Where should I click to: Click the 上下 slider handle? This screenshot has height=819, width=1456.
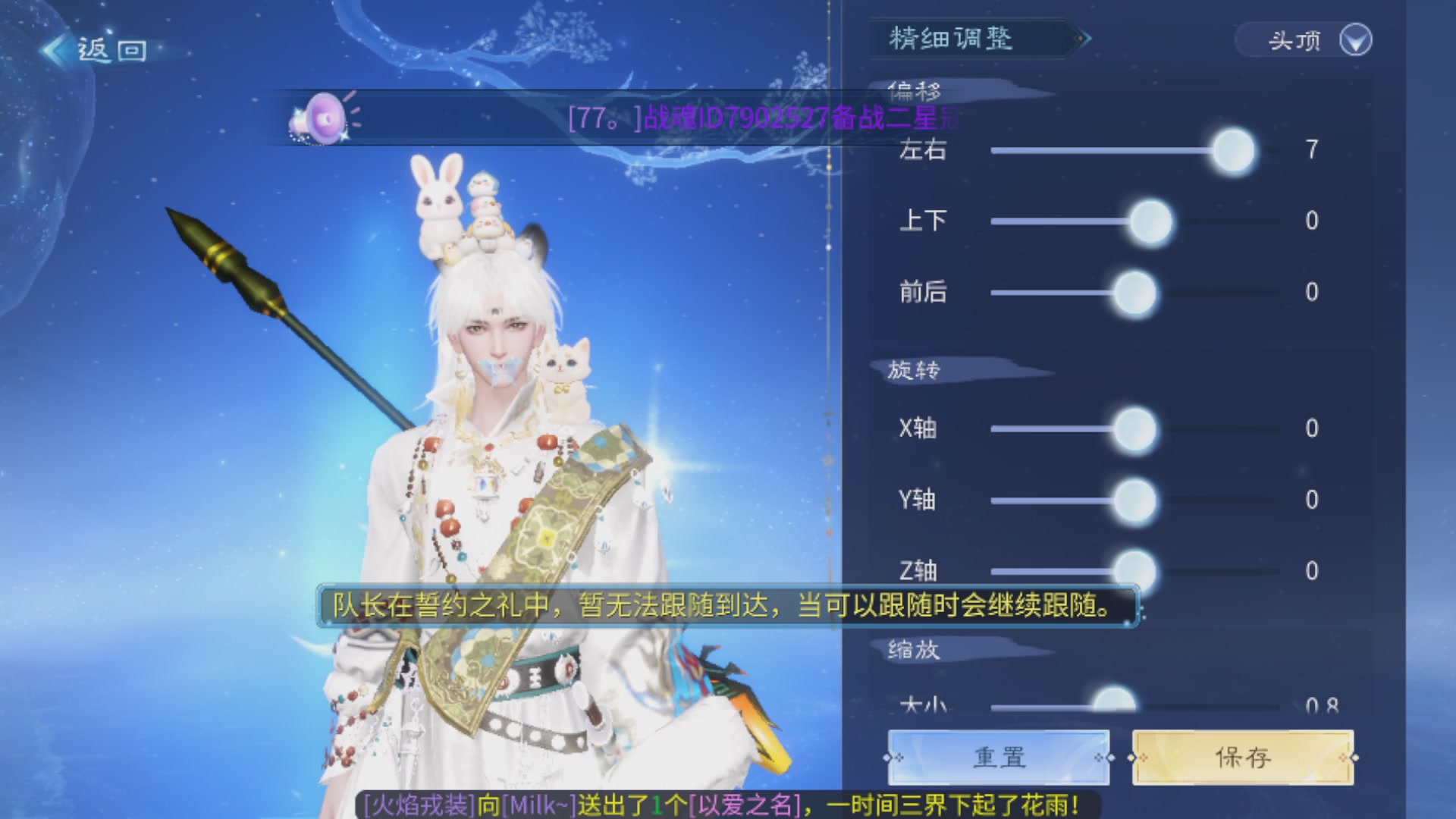click(x=1152, y=221)
